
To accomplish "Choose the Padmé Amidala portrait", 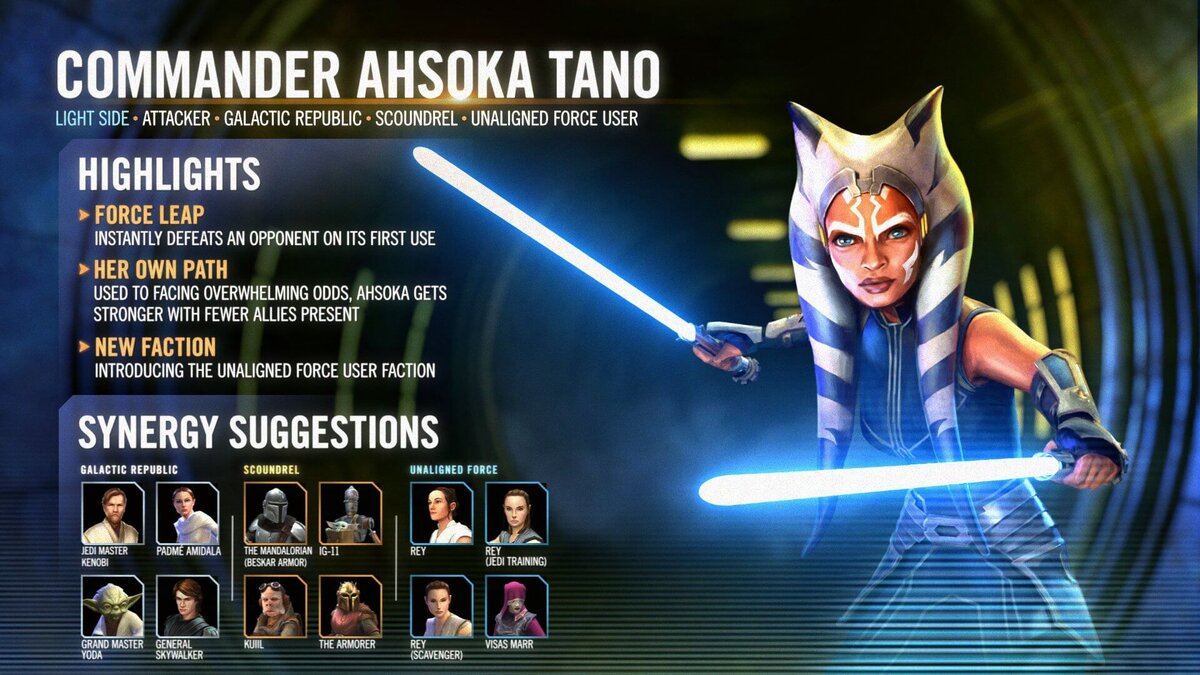I will click(187, 513).
